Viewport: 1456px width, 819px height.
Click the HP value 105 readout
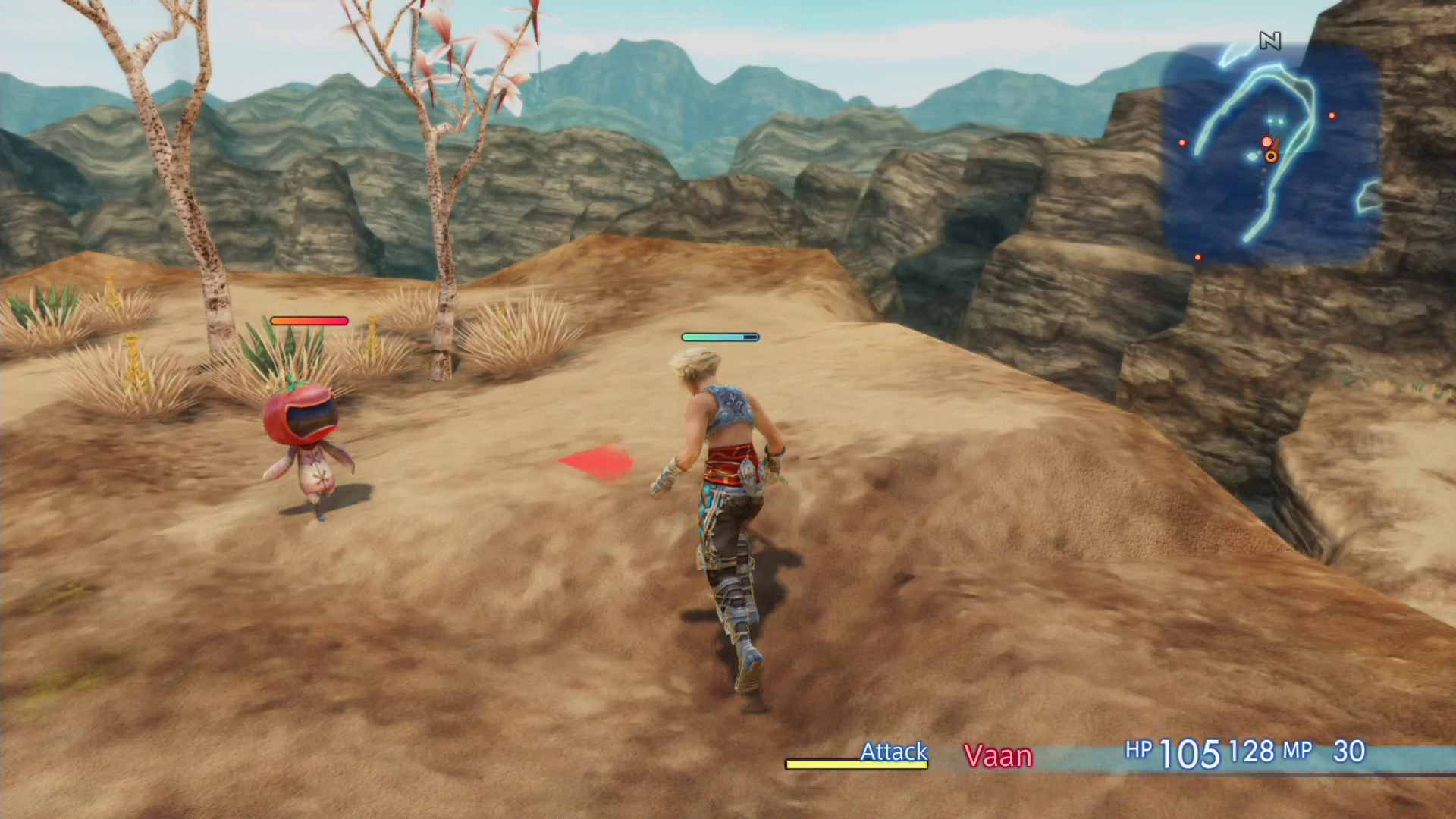[1189, 752]
